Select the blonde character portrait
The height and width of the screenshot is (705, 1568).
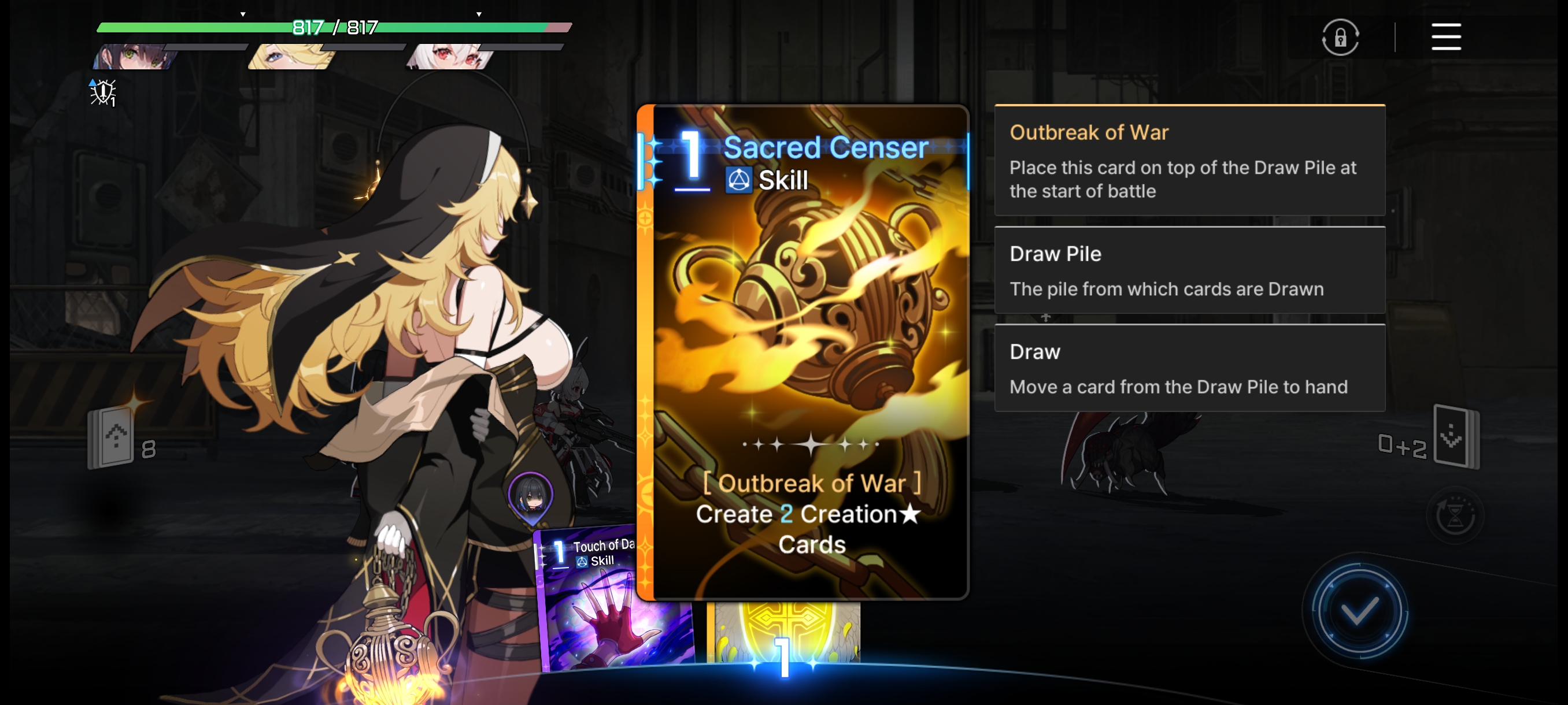pyautogui.click(x=291, y=57)
